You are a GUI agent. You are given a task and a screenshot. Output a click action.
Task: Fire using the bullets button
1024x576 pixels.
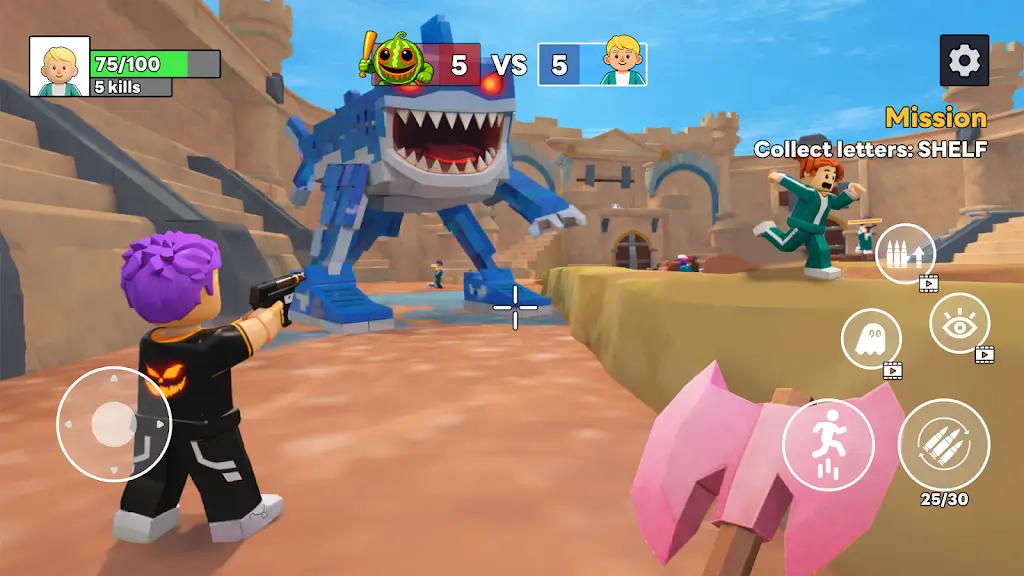943,445
